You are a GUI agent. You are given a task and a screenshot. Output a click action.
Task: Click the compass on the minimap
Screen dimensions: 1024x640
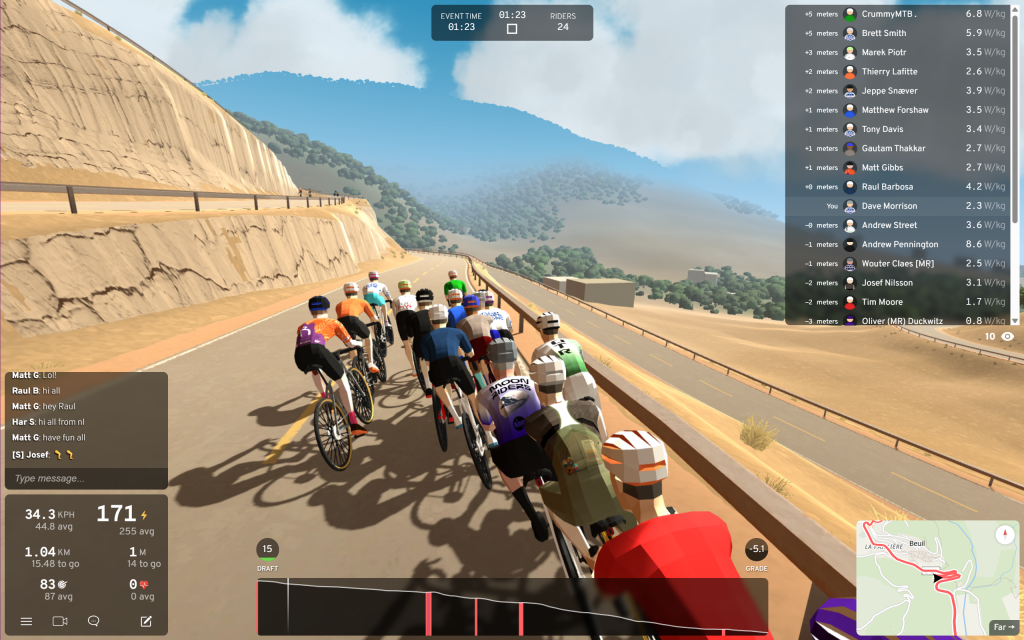[1004, 535]
